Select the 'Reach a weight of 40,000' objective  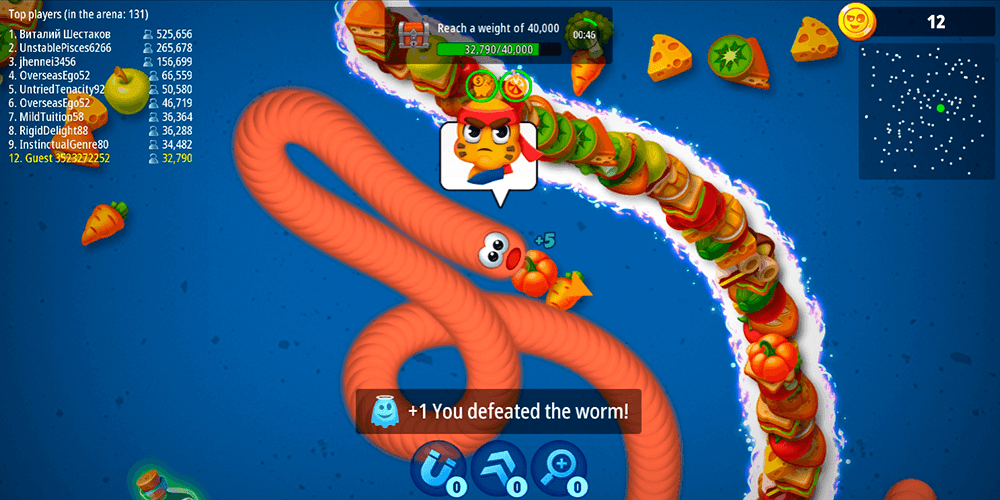pos(498,28)
